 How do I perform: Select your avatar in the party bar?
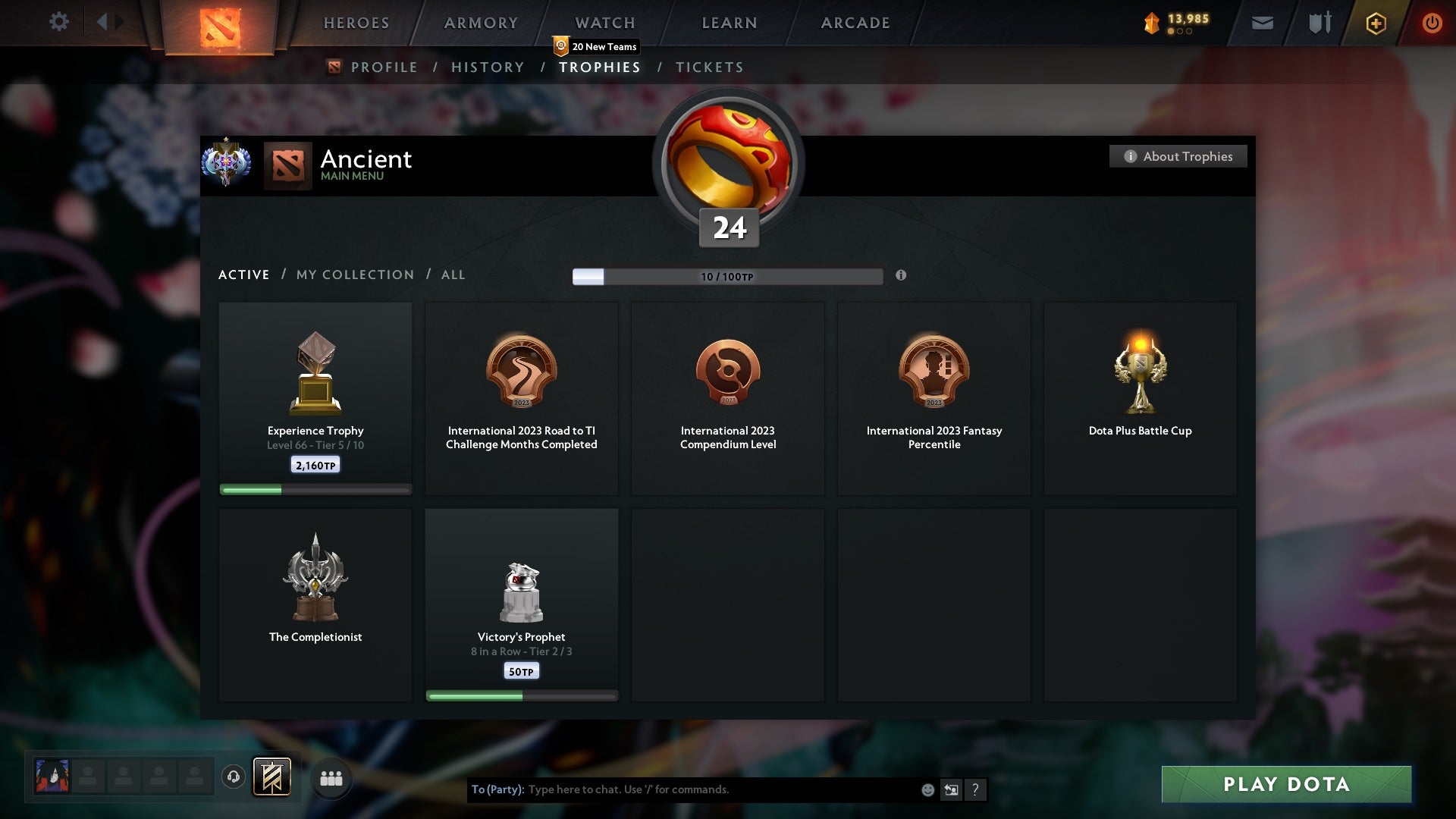coord(52,776)
